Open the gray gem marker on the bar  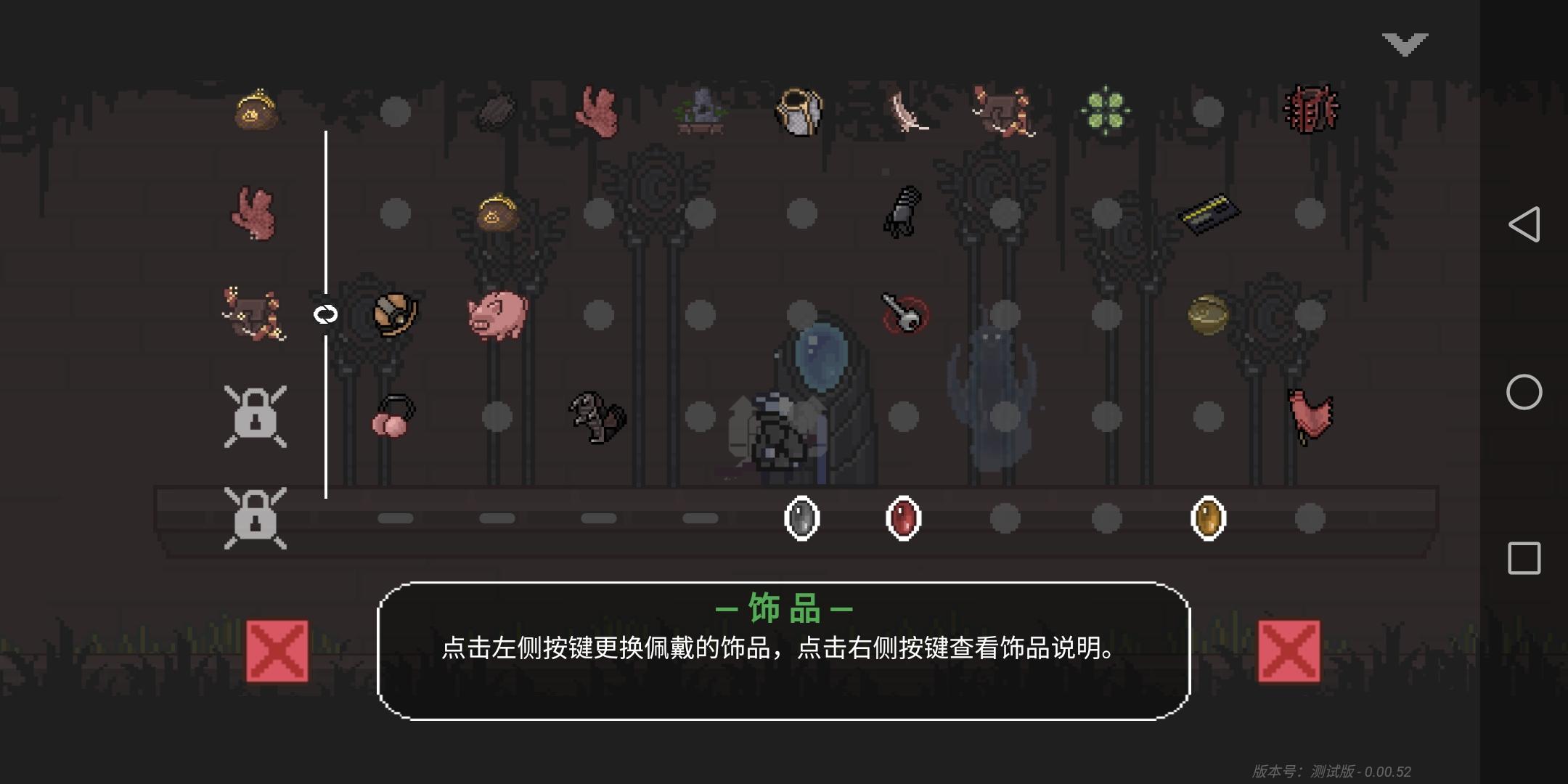tap(802, 518)
